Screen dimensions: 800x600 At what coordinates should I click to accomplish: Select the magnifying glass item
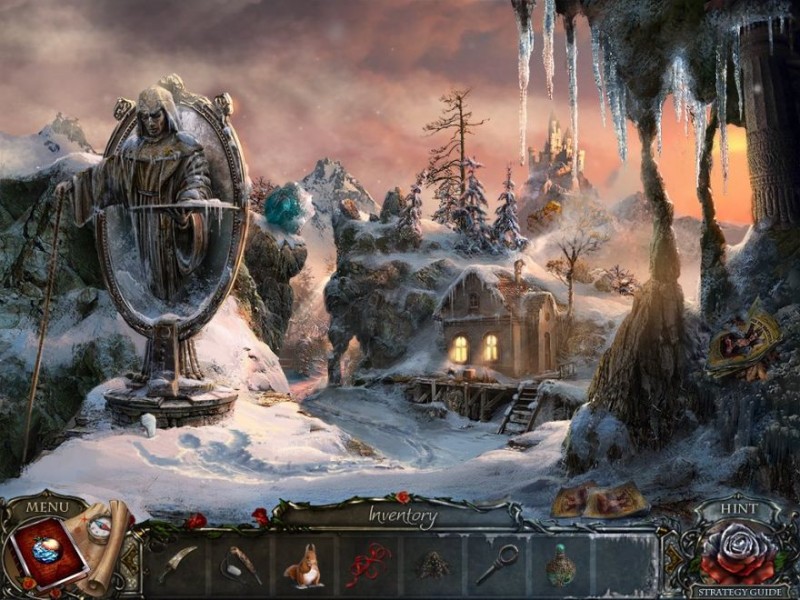pyautogui.click(x=497, y=564)
